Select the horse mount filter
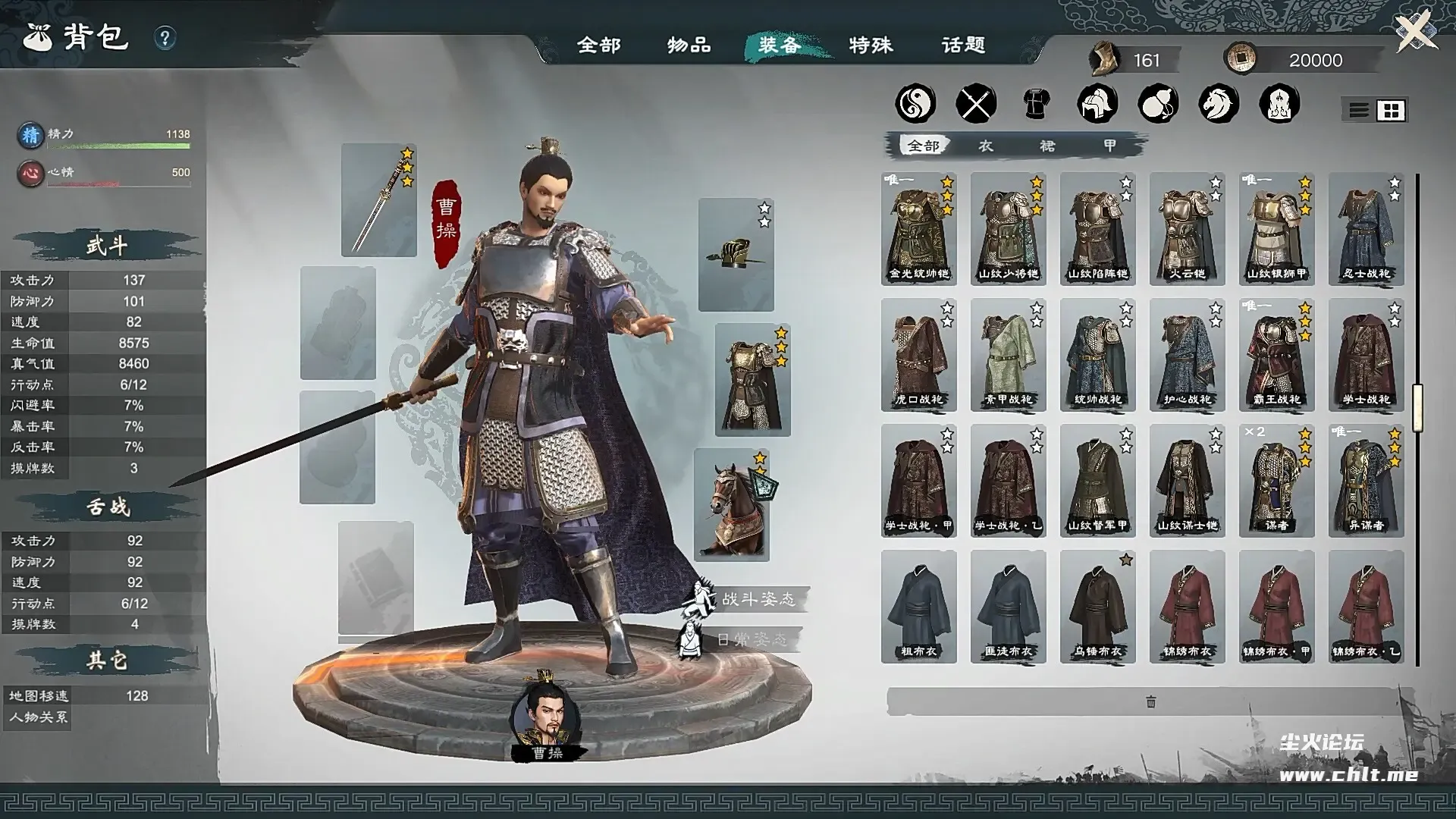1456x819 pixels. click(1219, 103)
